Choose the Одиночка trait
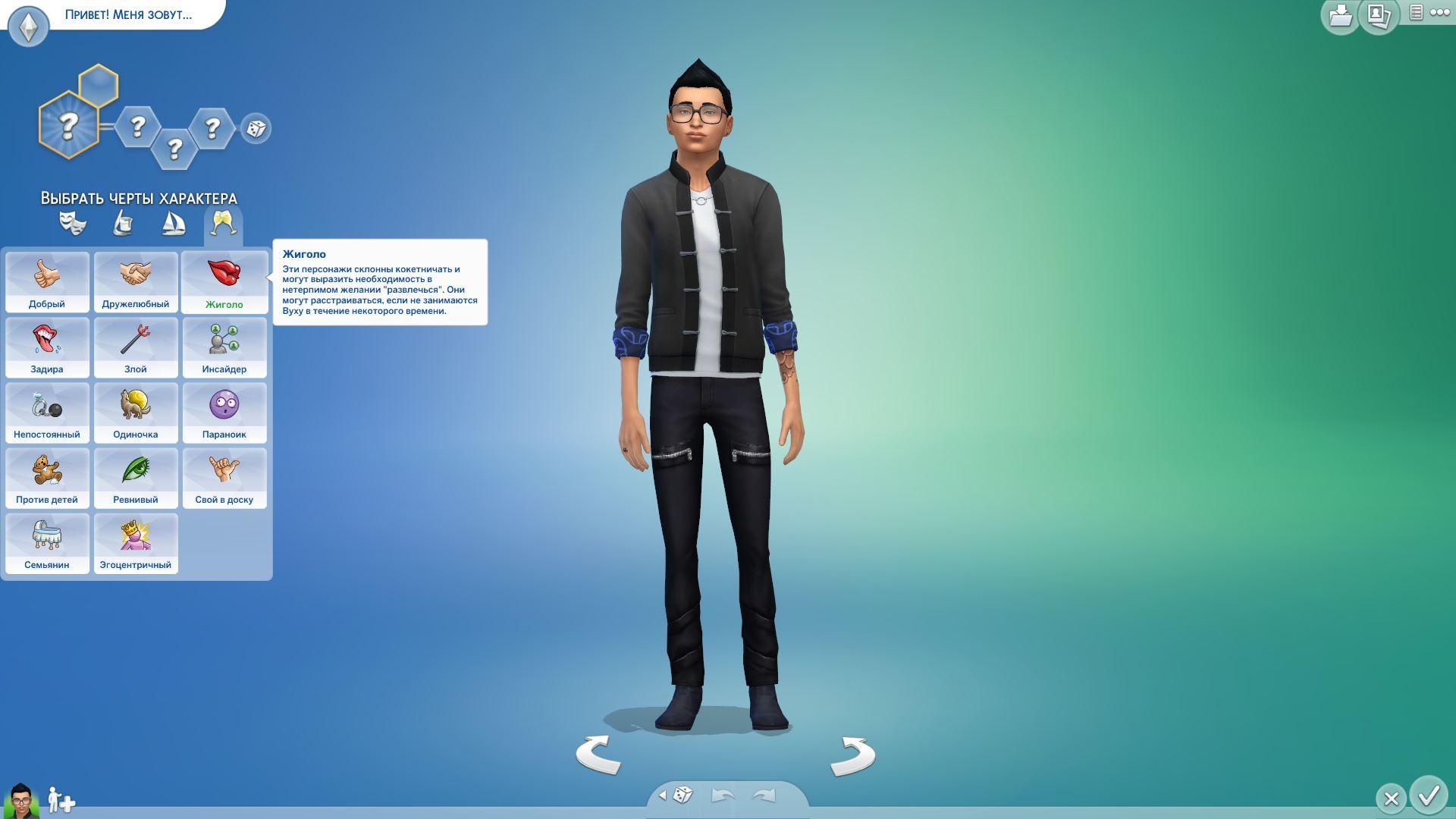 point(136,413)
